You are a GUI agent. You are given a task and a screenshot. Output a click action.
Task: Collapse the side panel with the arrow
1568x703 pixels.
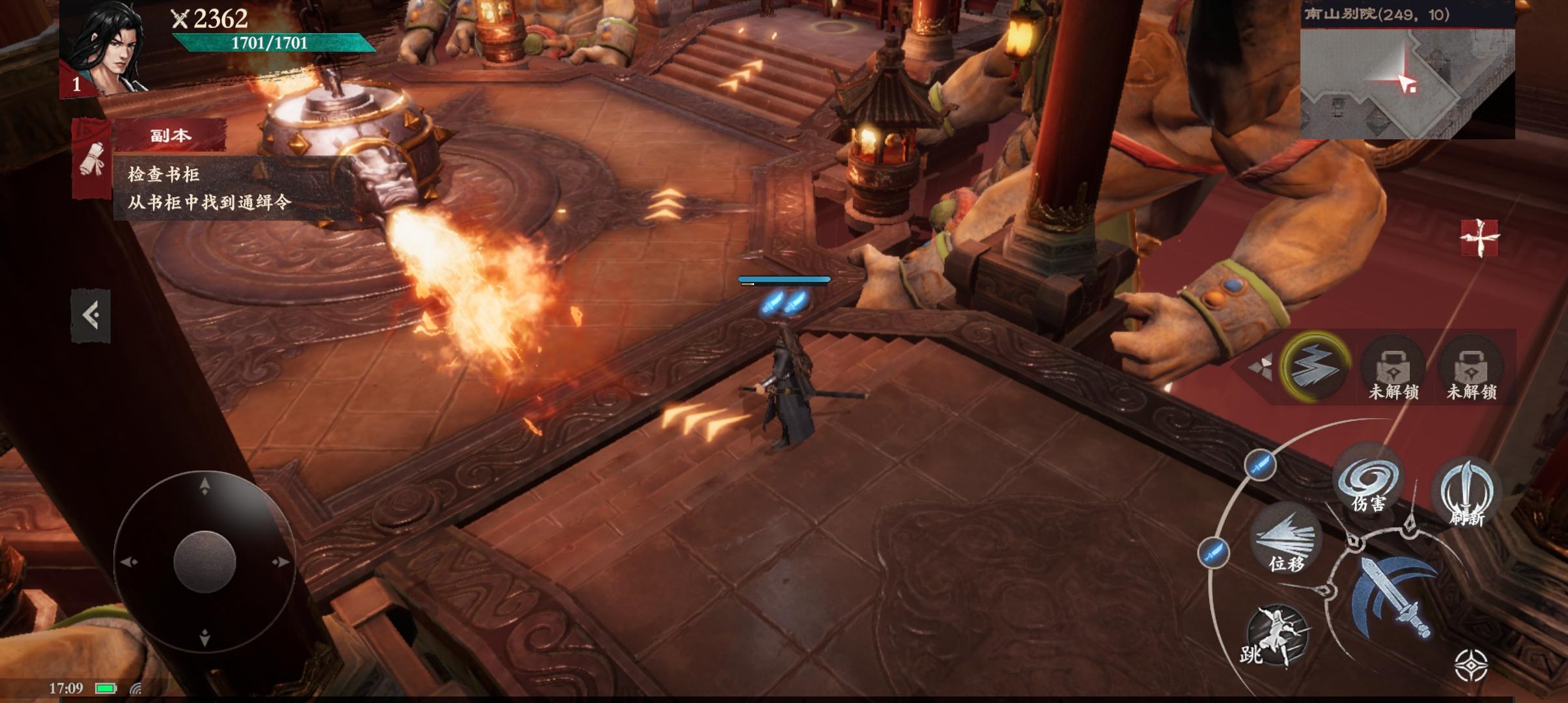coord(91,316)
